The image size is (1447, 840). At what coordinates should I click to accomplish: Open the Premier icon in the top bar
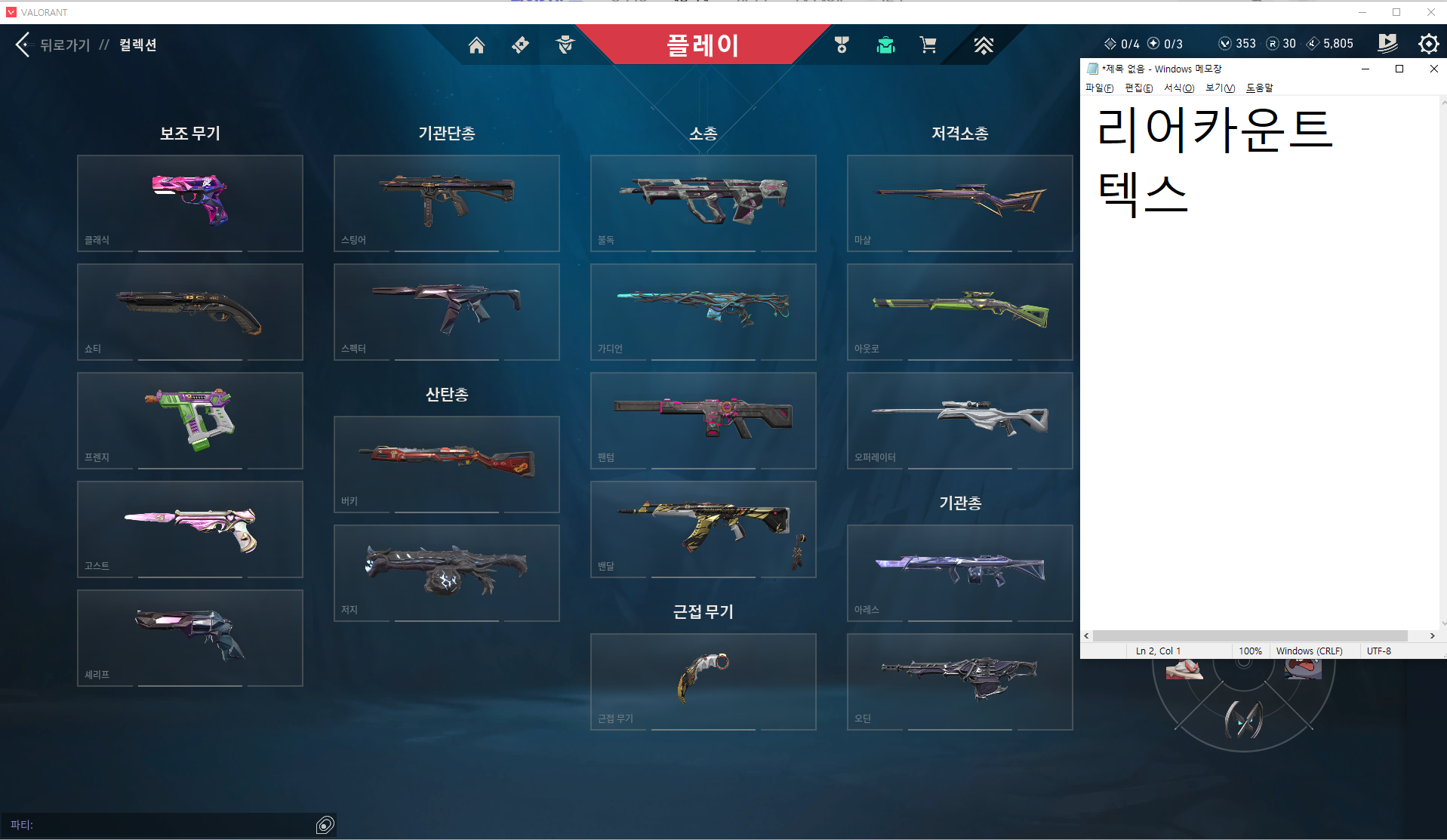984,45
